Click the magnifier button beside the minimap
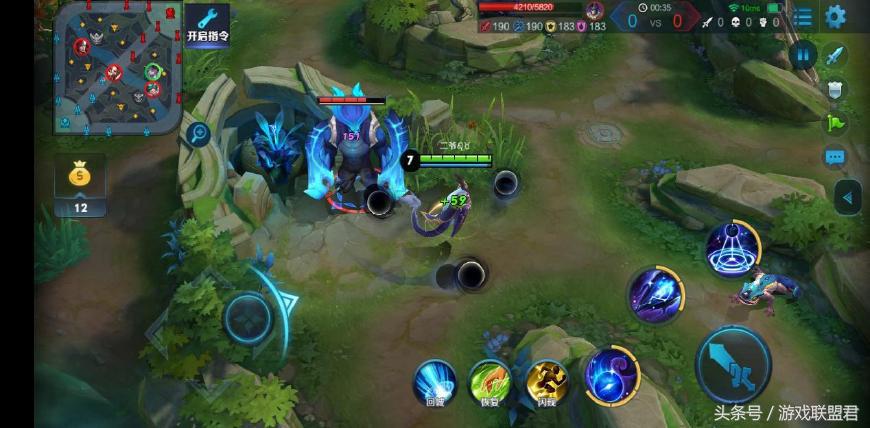This screenshot has height=428, width=870. [198, 134]
